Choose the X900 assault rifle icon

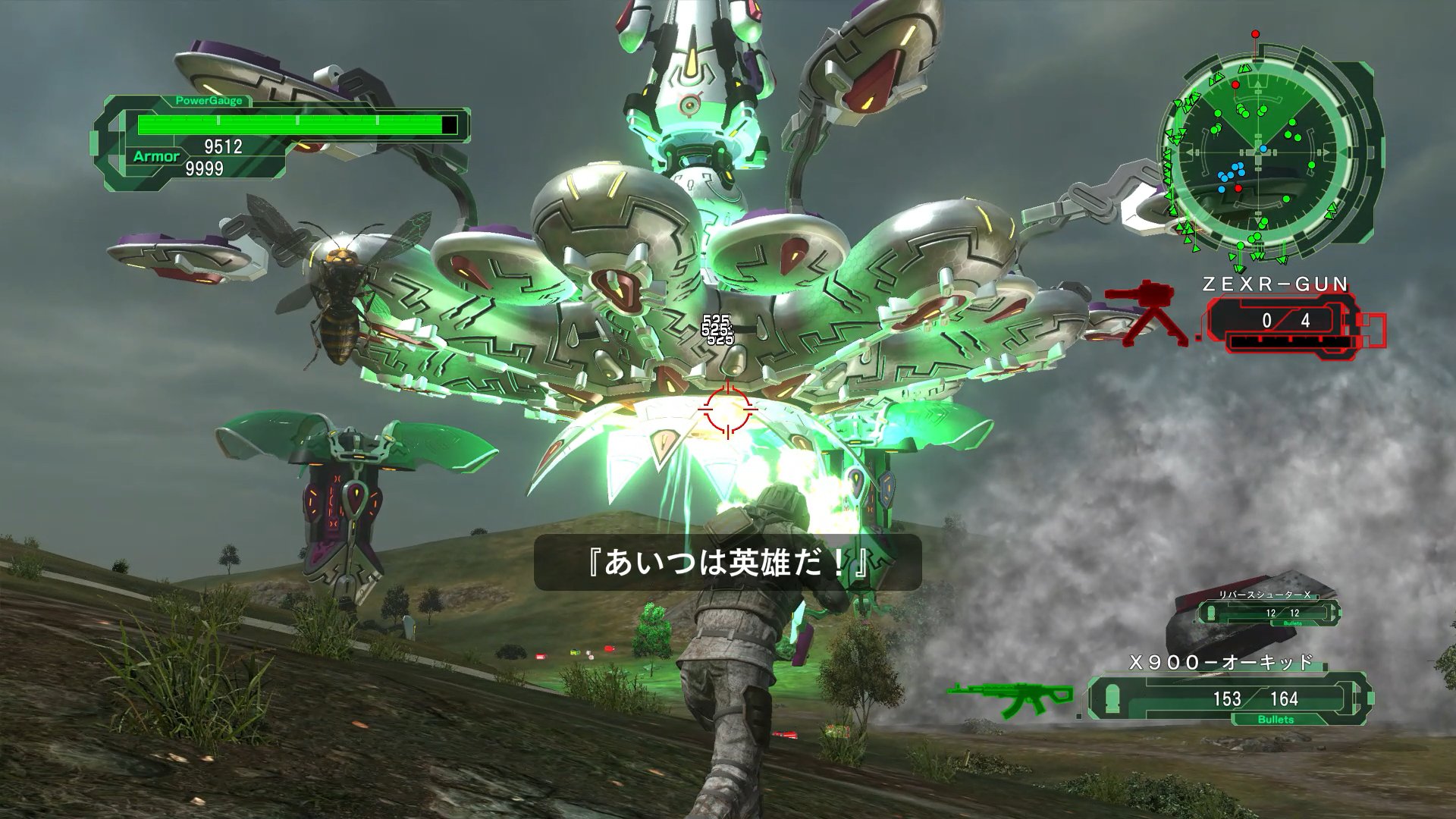1010,699
